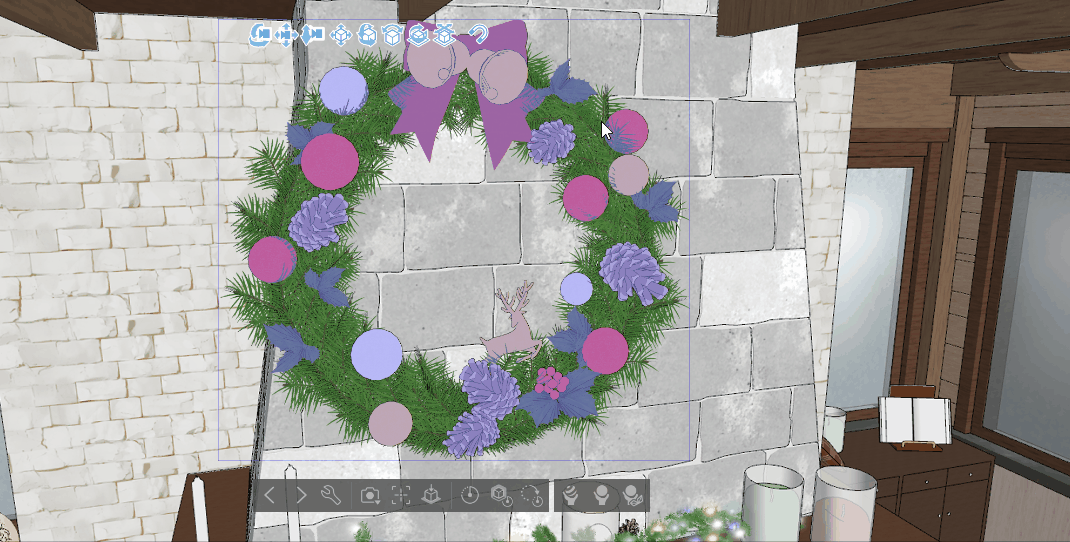Select the free-rotate object cube icon
This screenshot has width=1070, height=542.
(367, 35)
